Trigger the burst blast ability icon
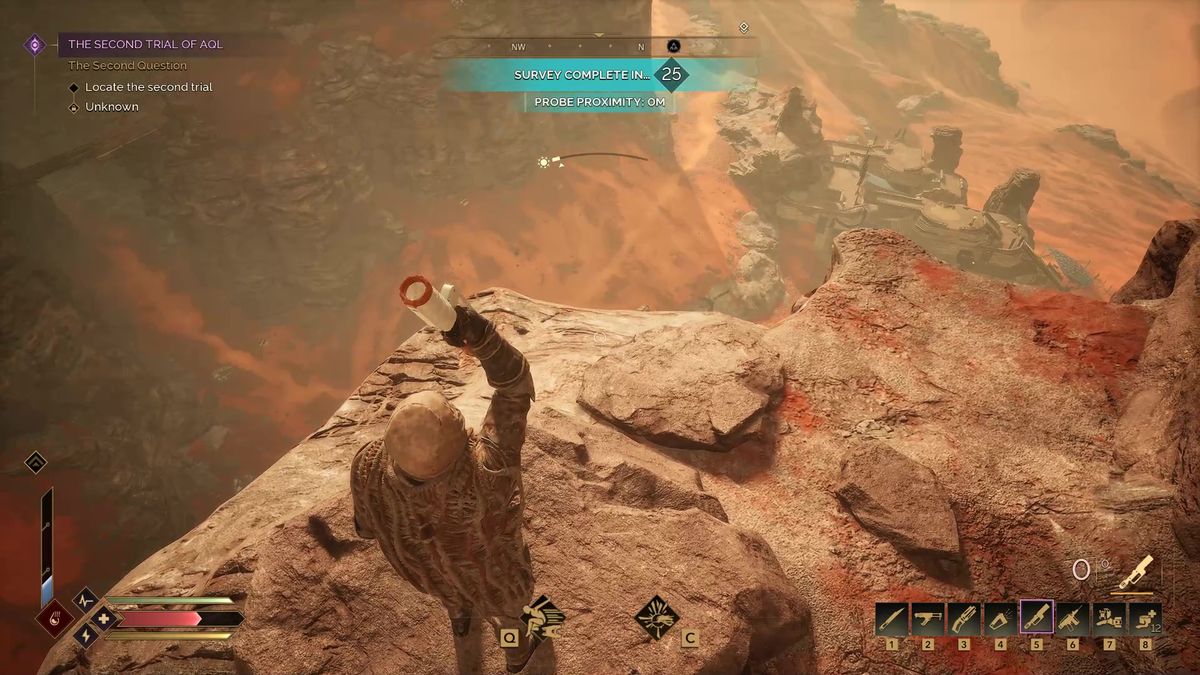 click(x=656, y=617)
